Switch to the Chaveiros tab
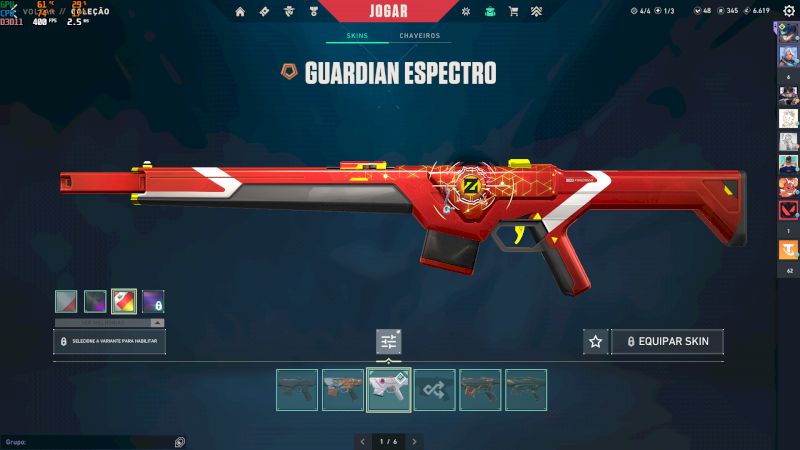This screenshot has width=800, height=450. coord(419,36)
